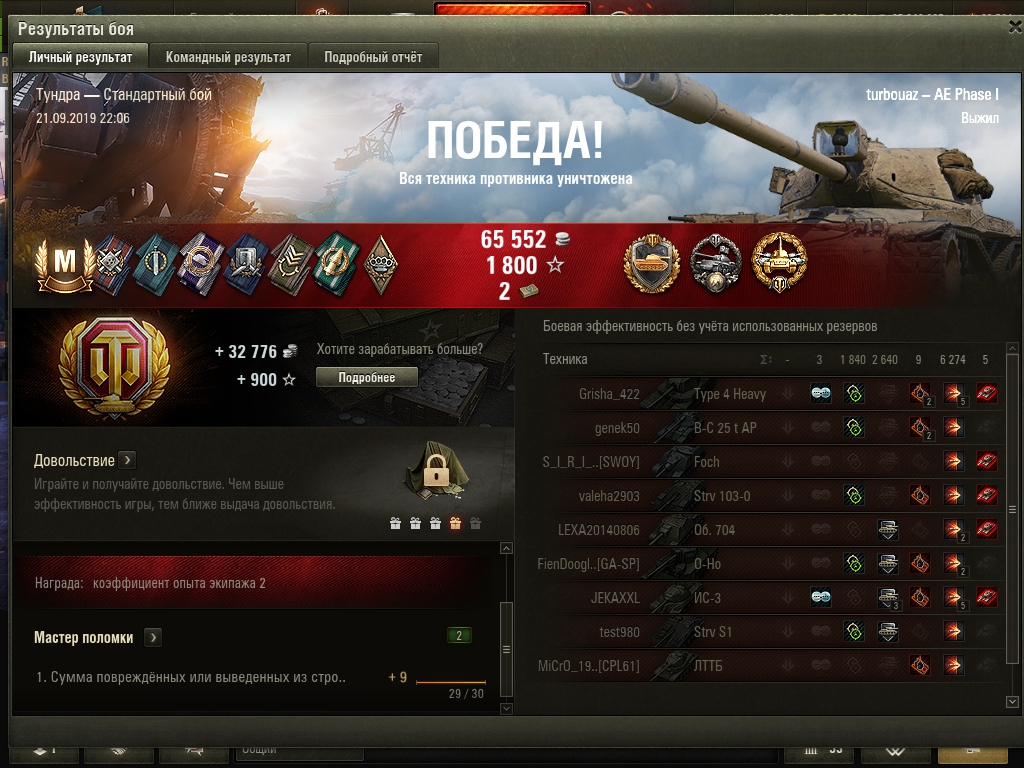Switch to the Командный результат tab
Viewport: 1024px width, 768px height.
coord(228,57)
